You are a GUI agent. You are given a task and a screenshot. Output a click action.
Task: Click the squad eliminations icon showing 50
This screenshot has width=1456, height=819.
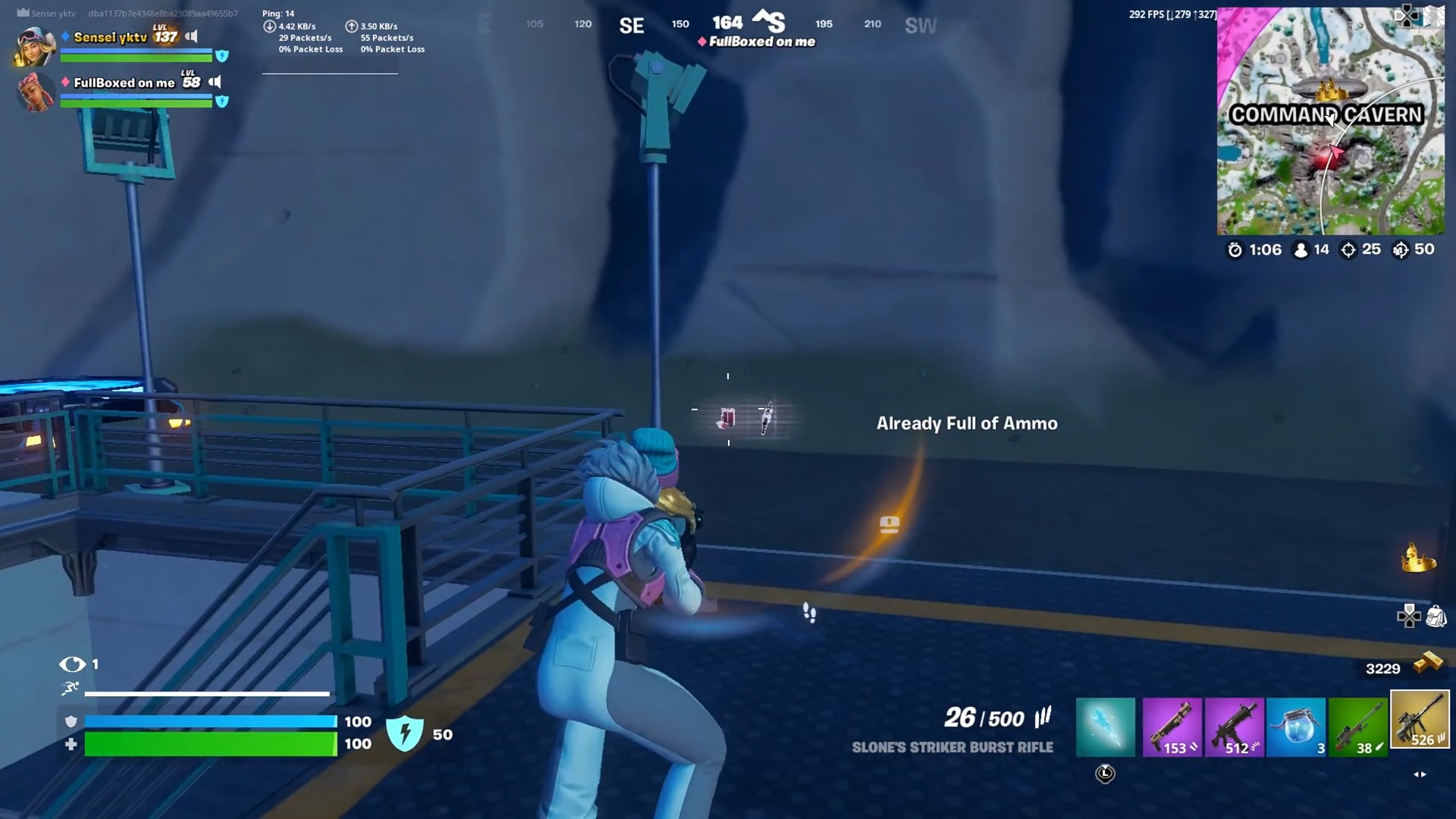click(x=1401, y=249)
